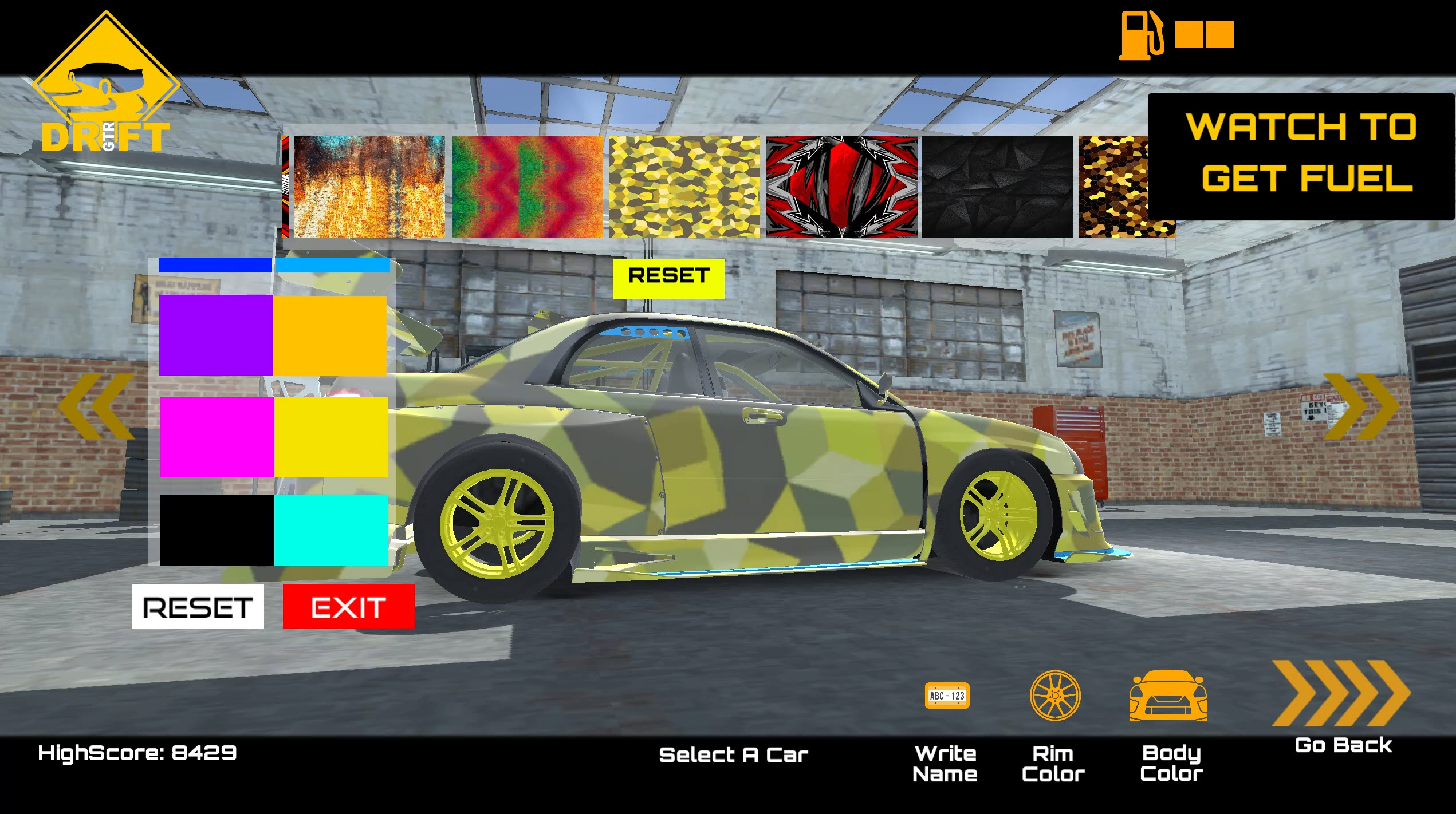1456x814 pixels.
Task: Select the rust orange texture thumbnail
Action: (x=368, y=187)
